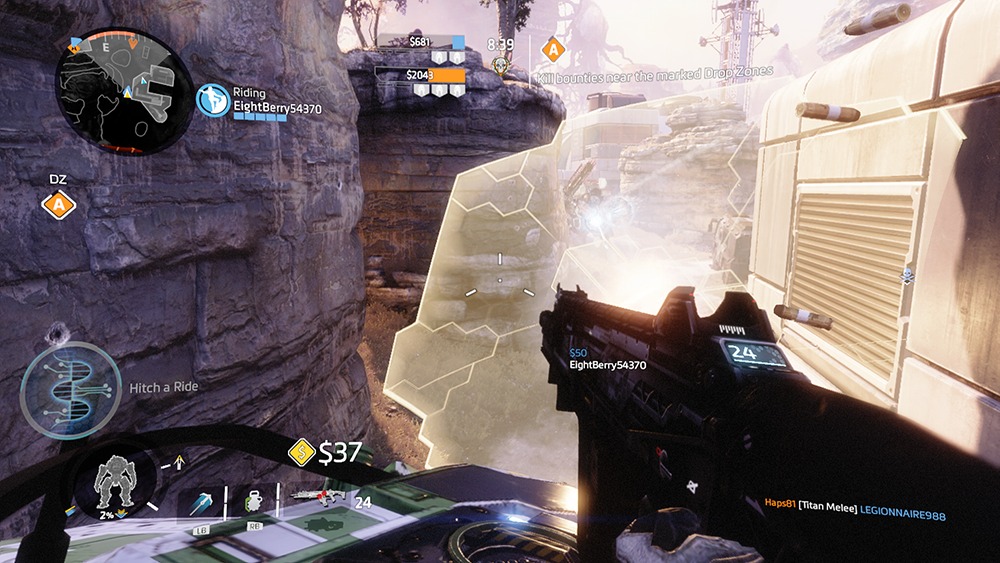
Task: Select the Riding EightBerry54370 rodeo icon
Action: coord(212,101)
